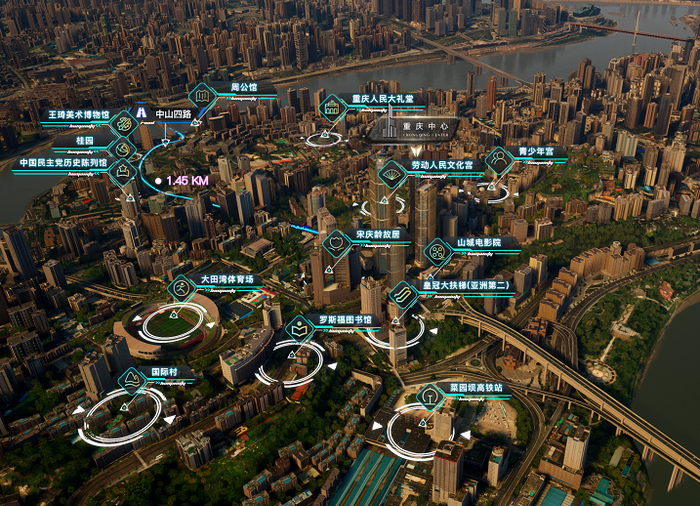The height and width of the screenshot is (506, 700).
Task: Choose the 宋庆龄故居 marker
Action: (337, 243)
